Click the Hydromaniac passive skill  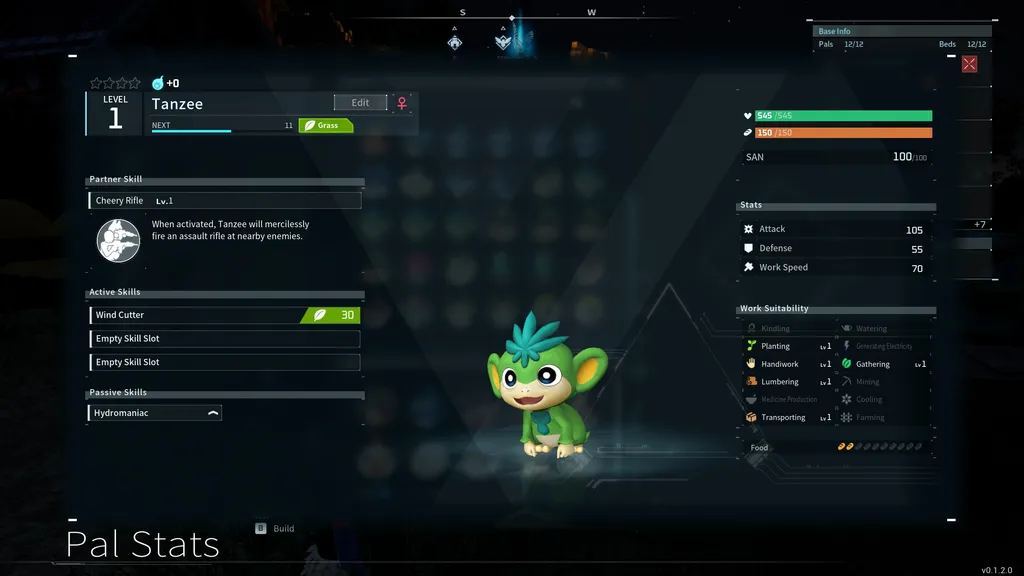coord(155,413)
